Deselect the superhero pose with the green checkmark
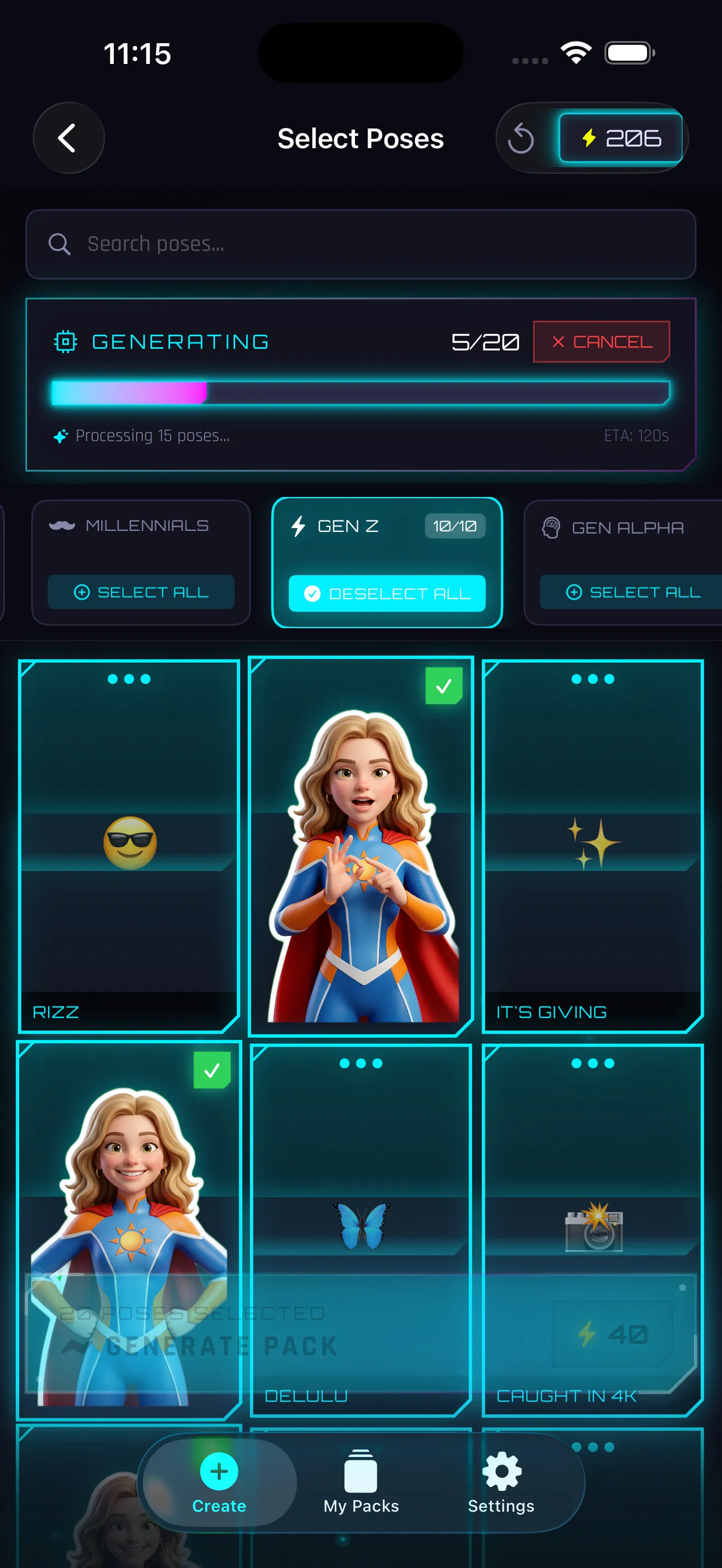The image size is (722, 1568). click(443, 686)
